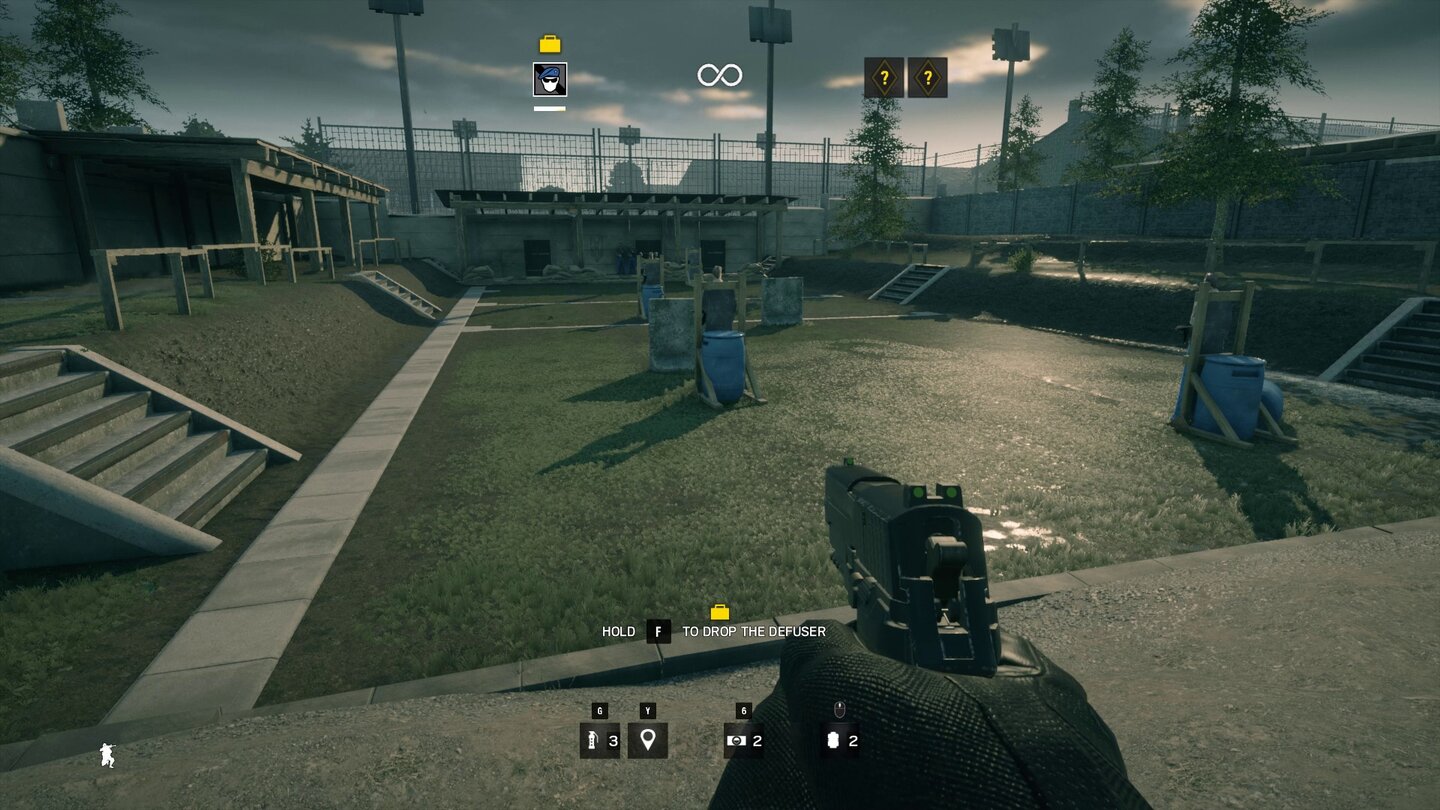
Task: Click the second question mark enemy indicator
Action: (930, 76)
